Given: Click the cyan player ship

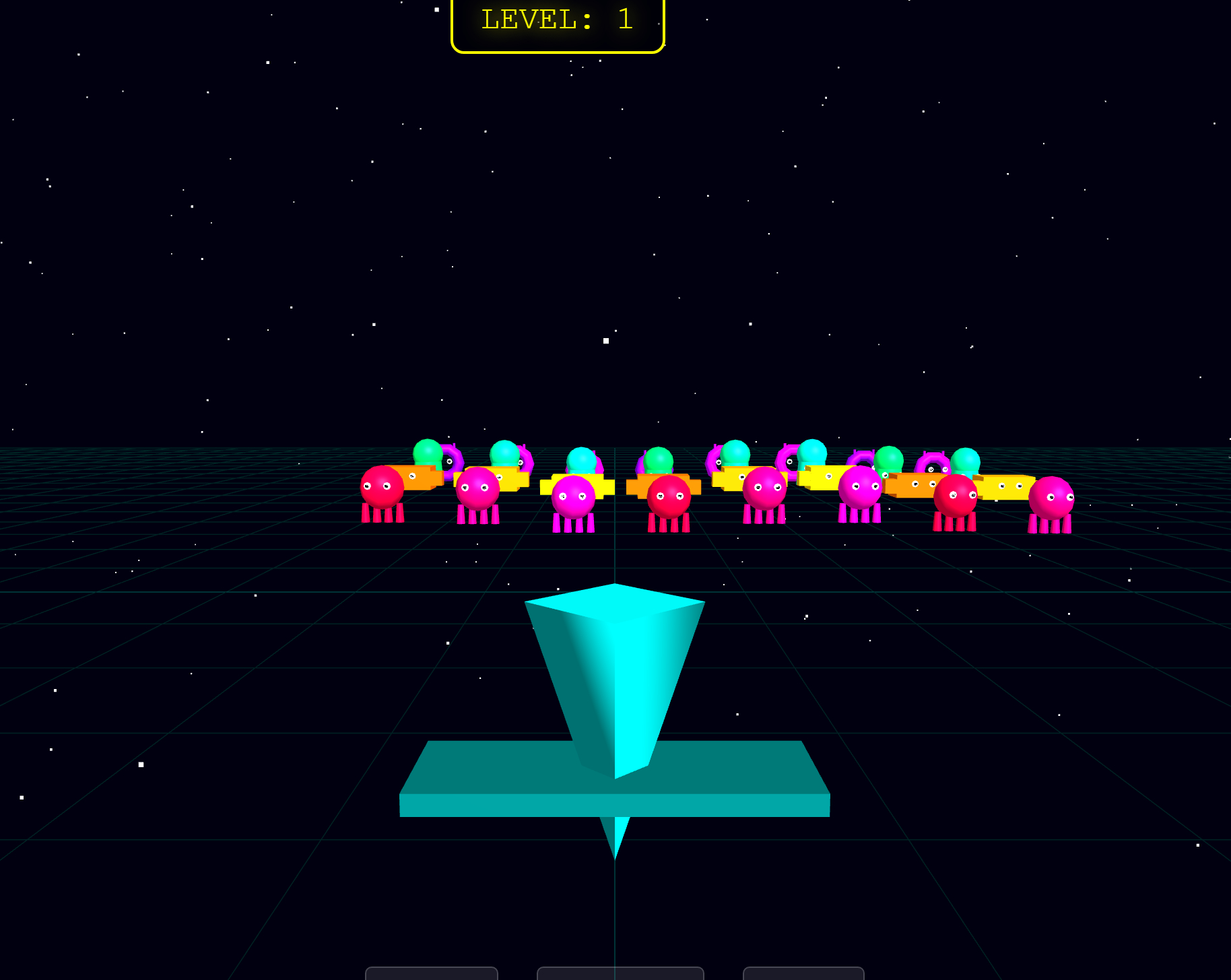Looking at the screenshot, I should (615, 674).
